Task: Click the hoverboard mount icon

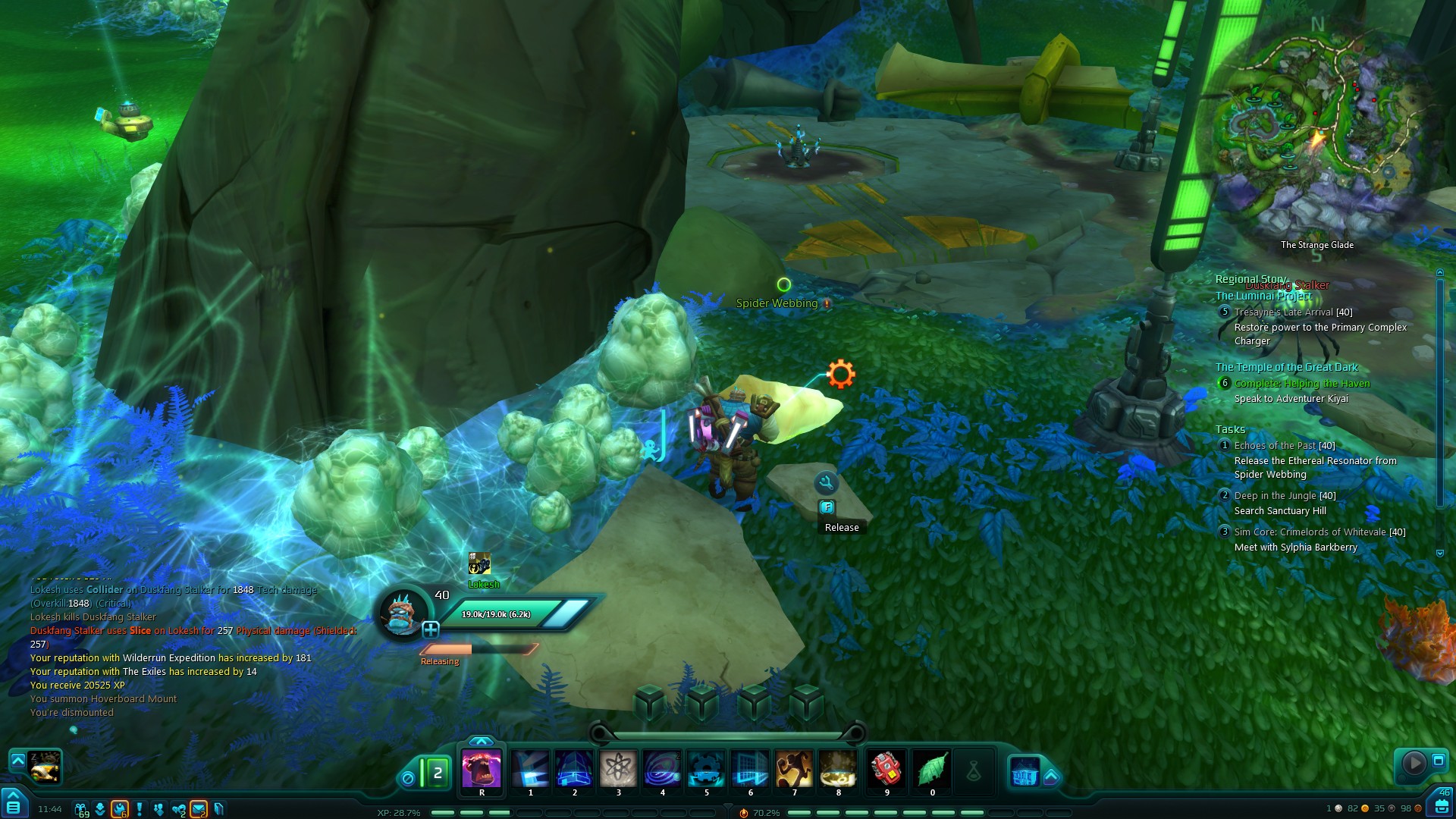Action: (45, 767)
